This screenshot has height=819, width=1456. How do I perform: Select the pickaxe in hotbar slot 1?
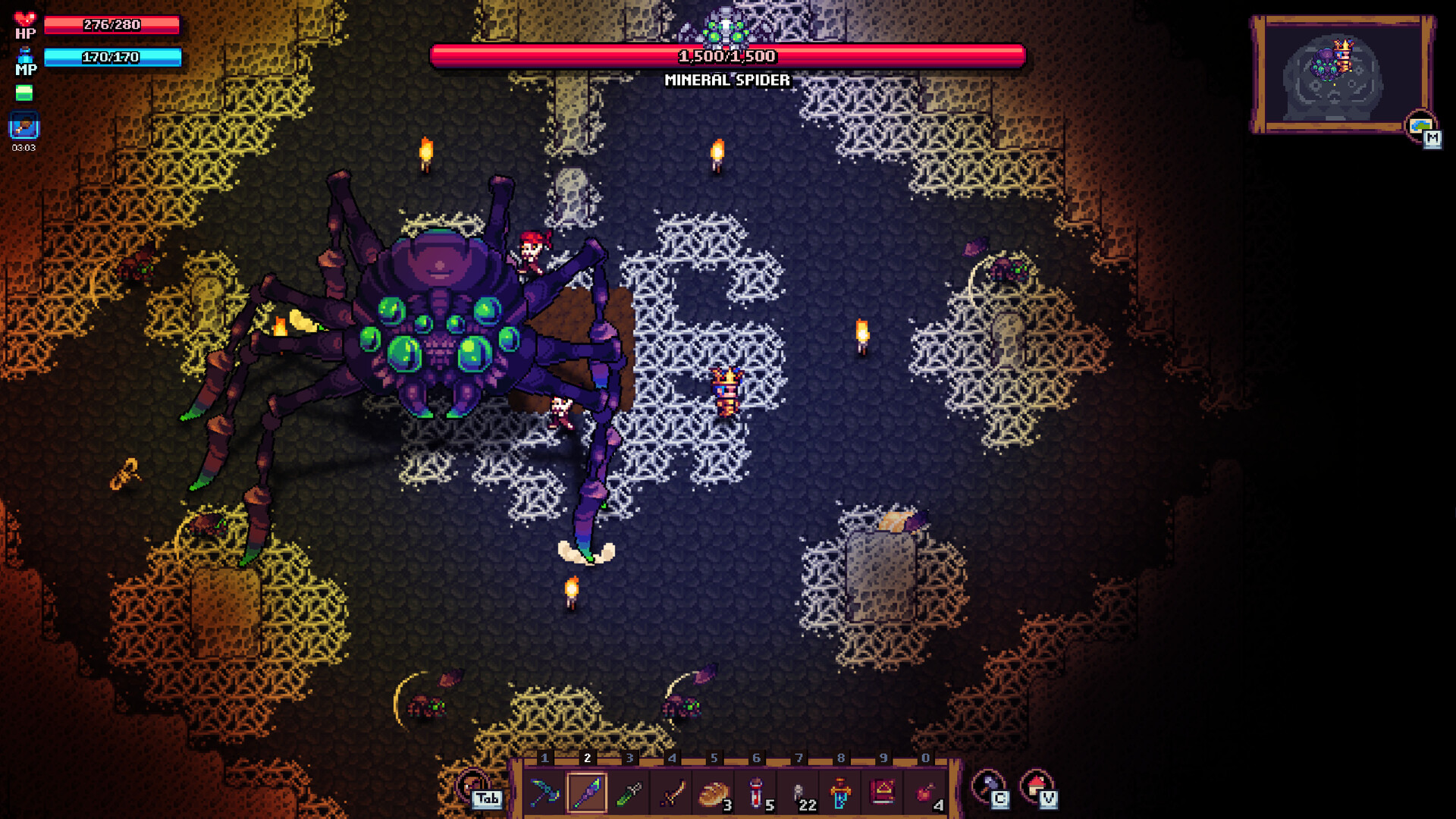546,791
